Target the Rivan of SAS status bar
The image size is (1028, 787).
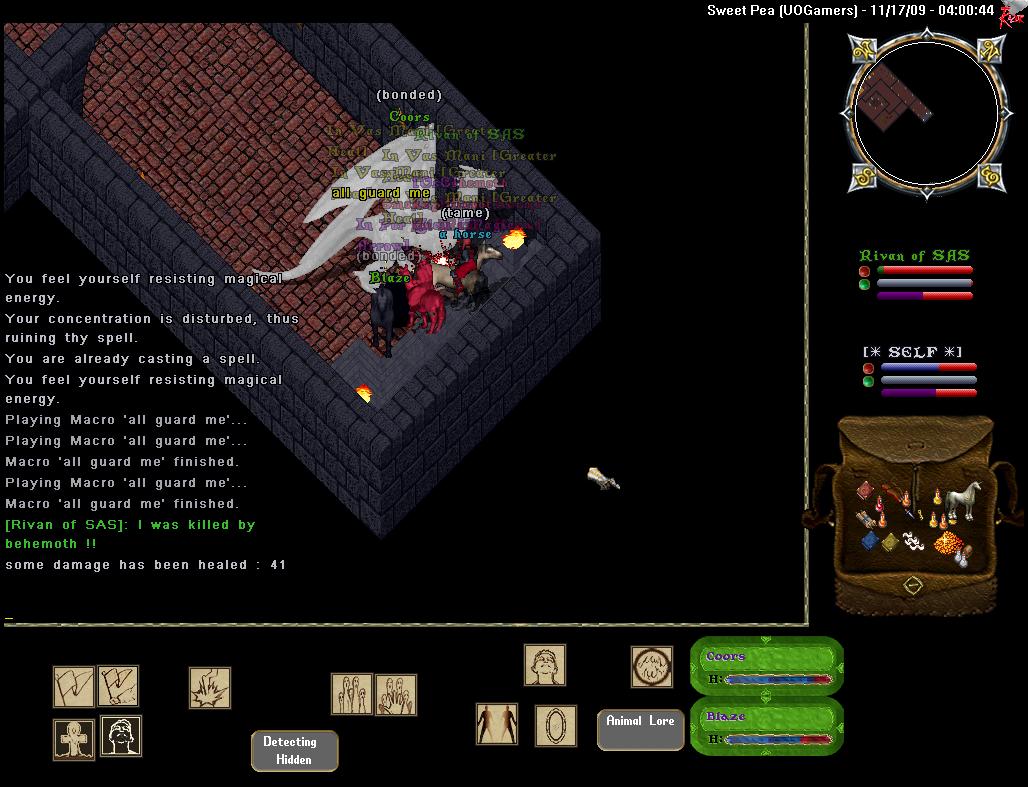(x=915, y=275)
